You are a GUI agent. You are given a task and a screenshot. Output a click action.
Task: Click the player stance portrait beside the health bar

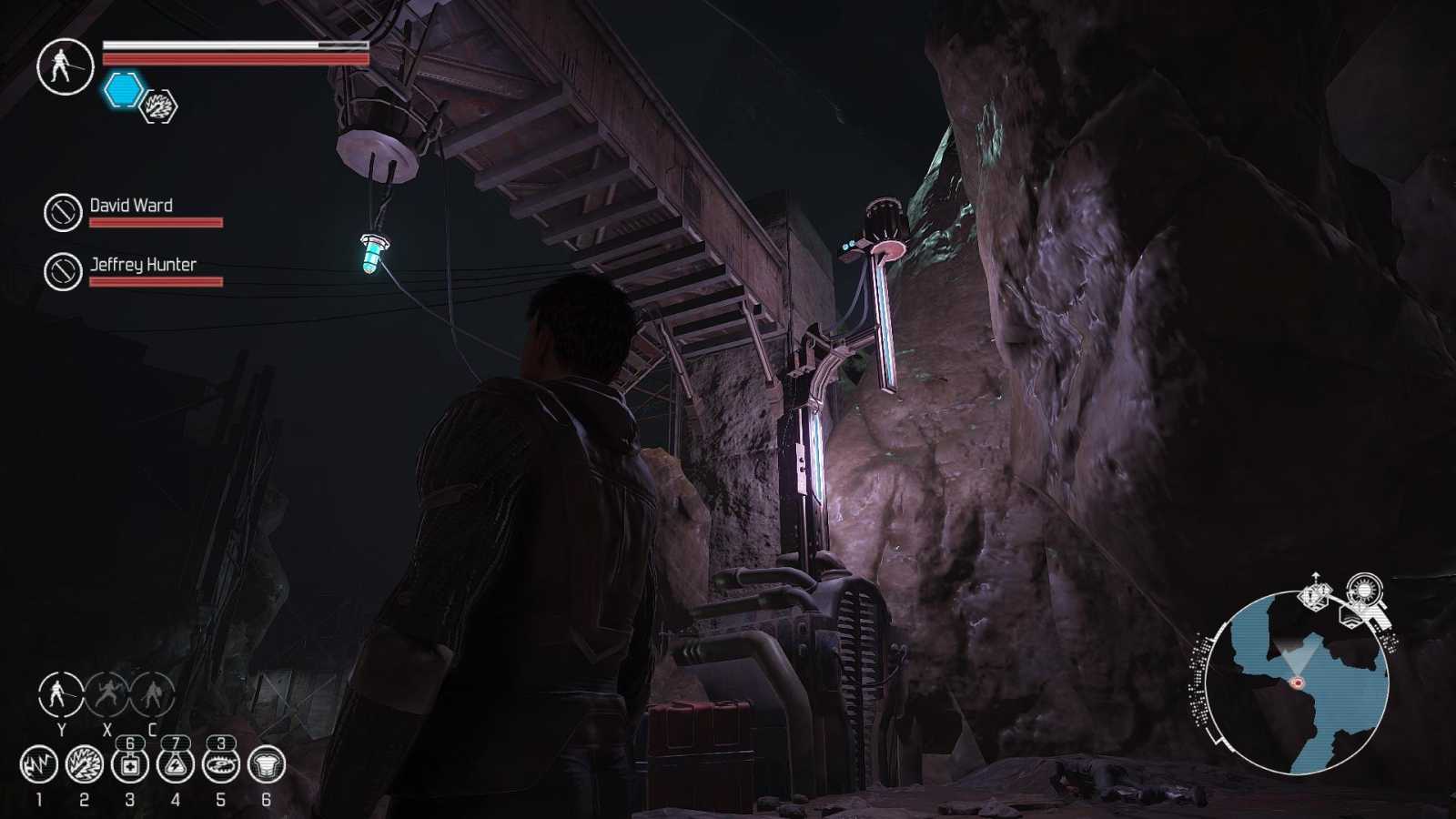tap(65, 66)
